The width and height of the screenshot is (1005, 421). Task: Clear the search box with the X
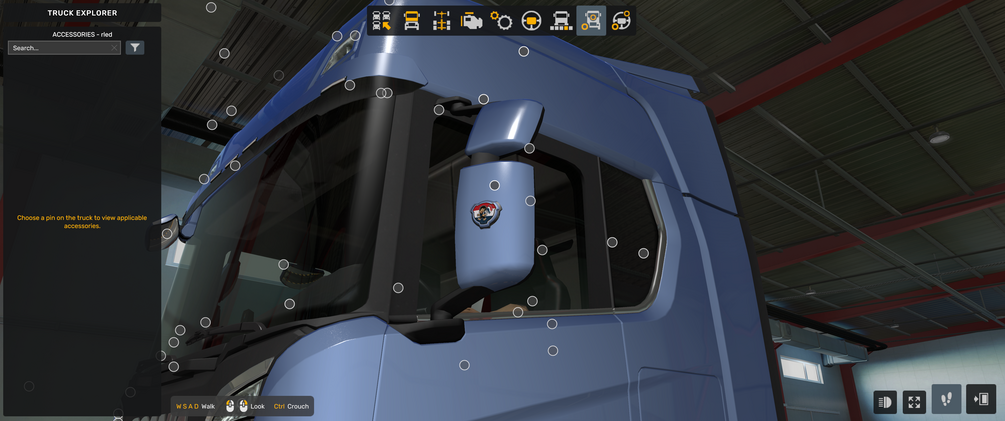pos(115,48)
